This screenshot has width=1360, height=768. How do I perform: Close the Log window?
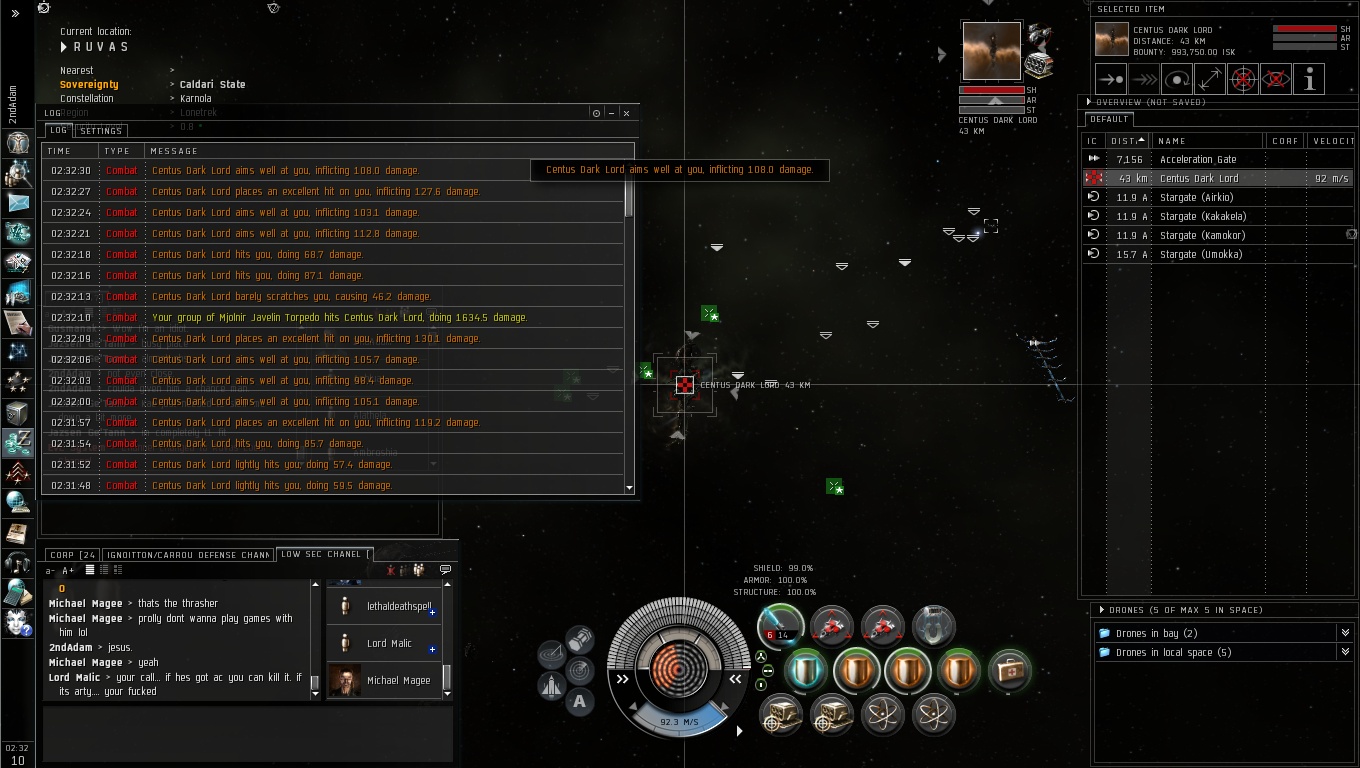(x=626, y=113)
